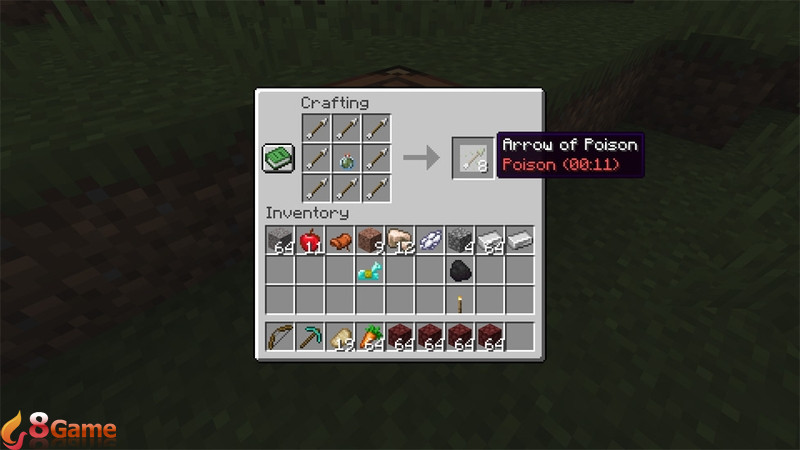Choose the diamond pickaxe hotbar slot

tap(310, 337)
